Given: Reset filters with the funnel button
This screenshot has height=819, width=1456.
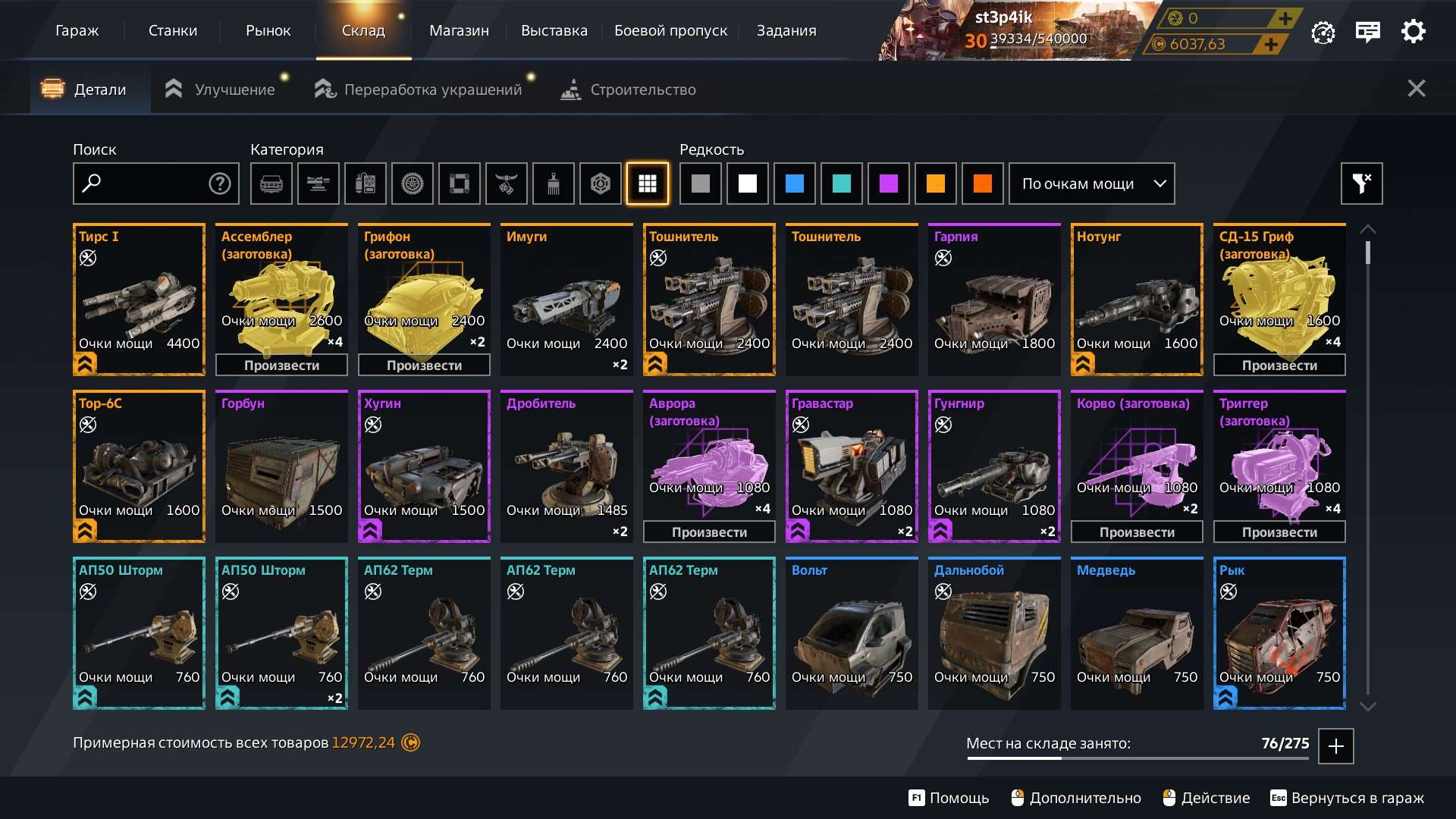Looking at the screenshot, I should (x=1361, y=184).
